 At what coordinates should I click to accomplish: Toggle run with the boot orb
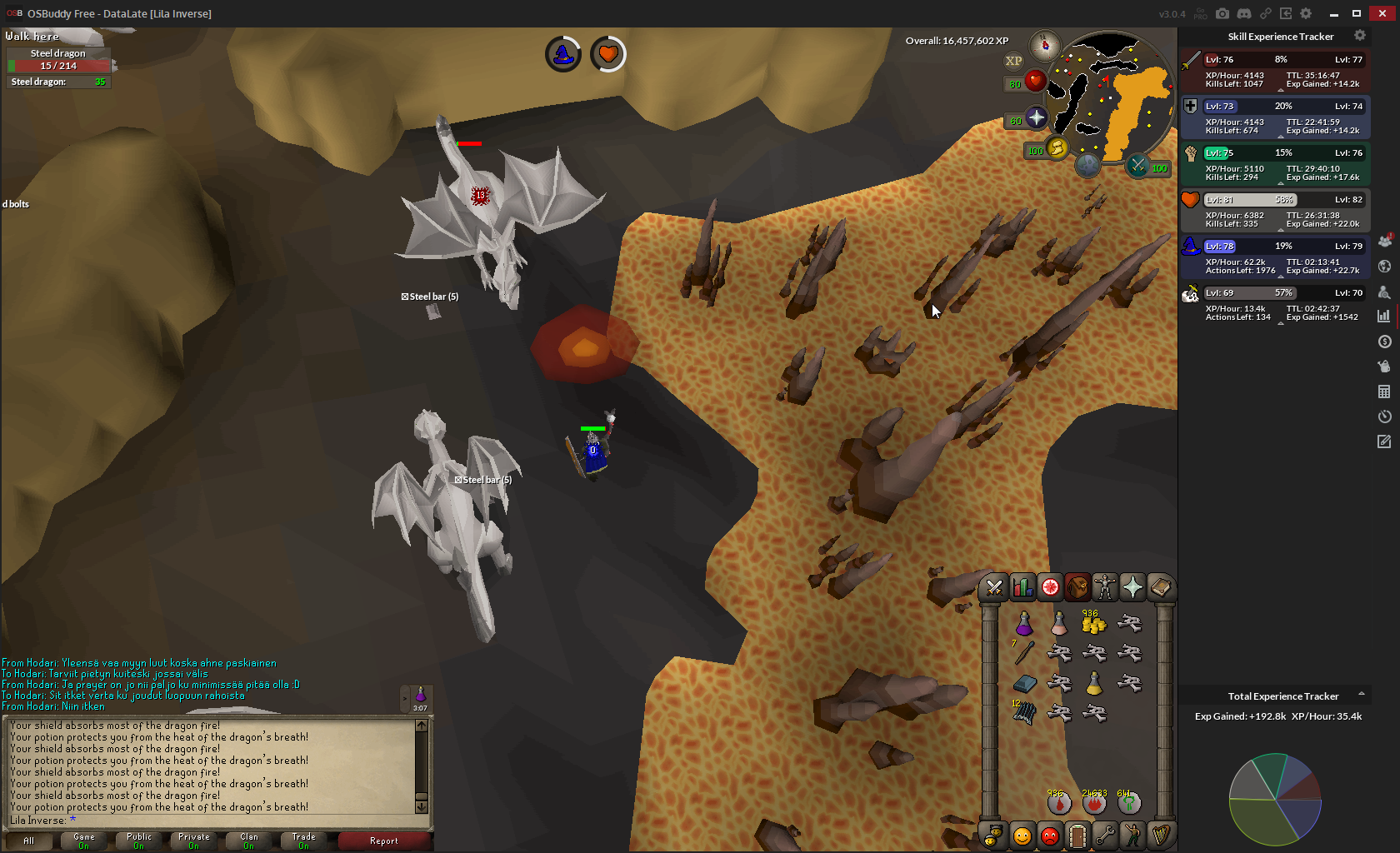click(x=1057, y=148)
